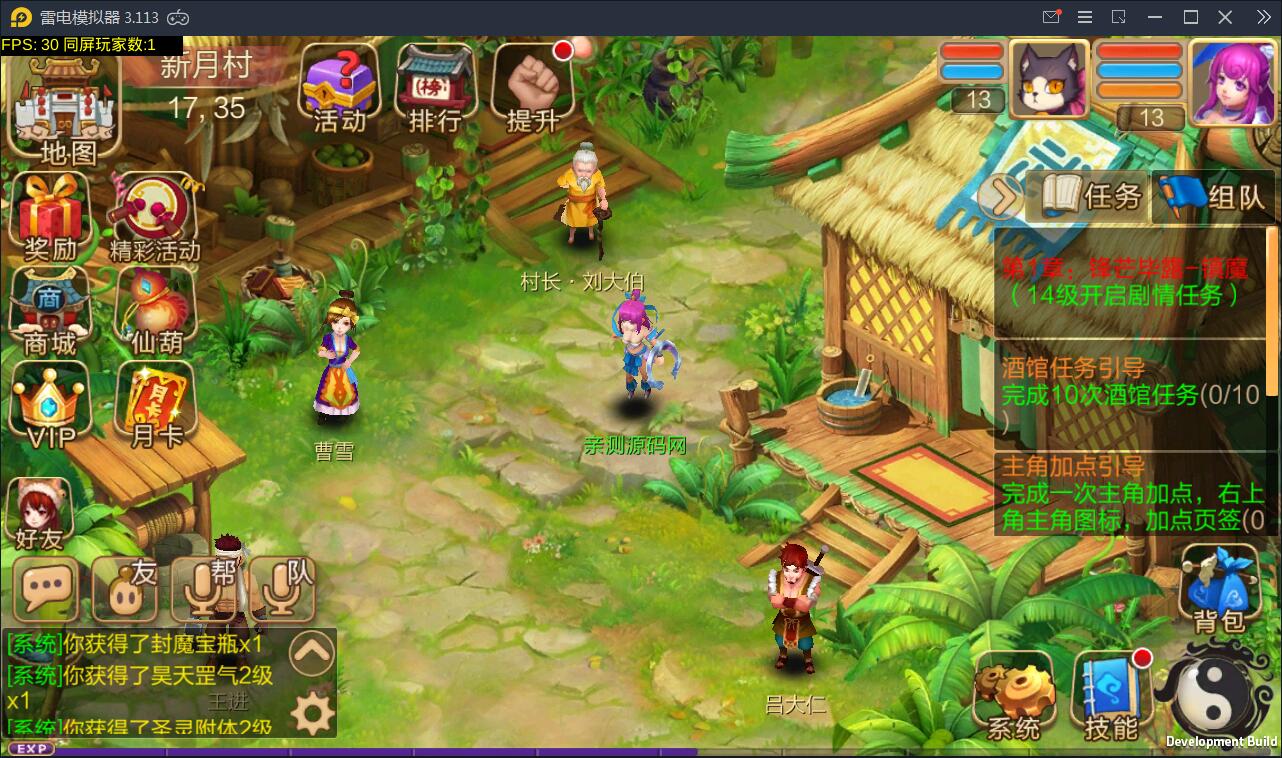Show the 排行 ranking board
1282x758 pixels.
pyautogui.click(x=436, y=89)
